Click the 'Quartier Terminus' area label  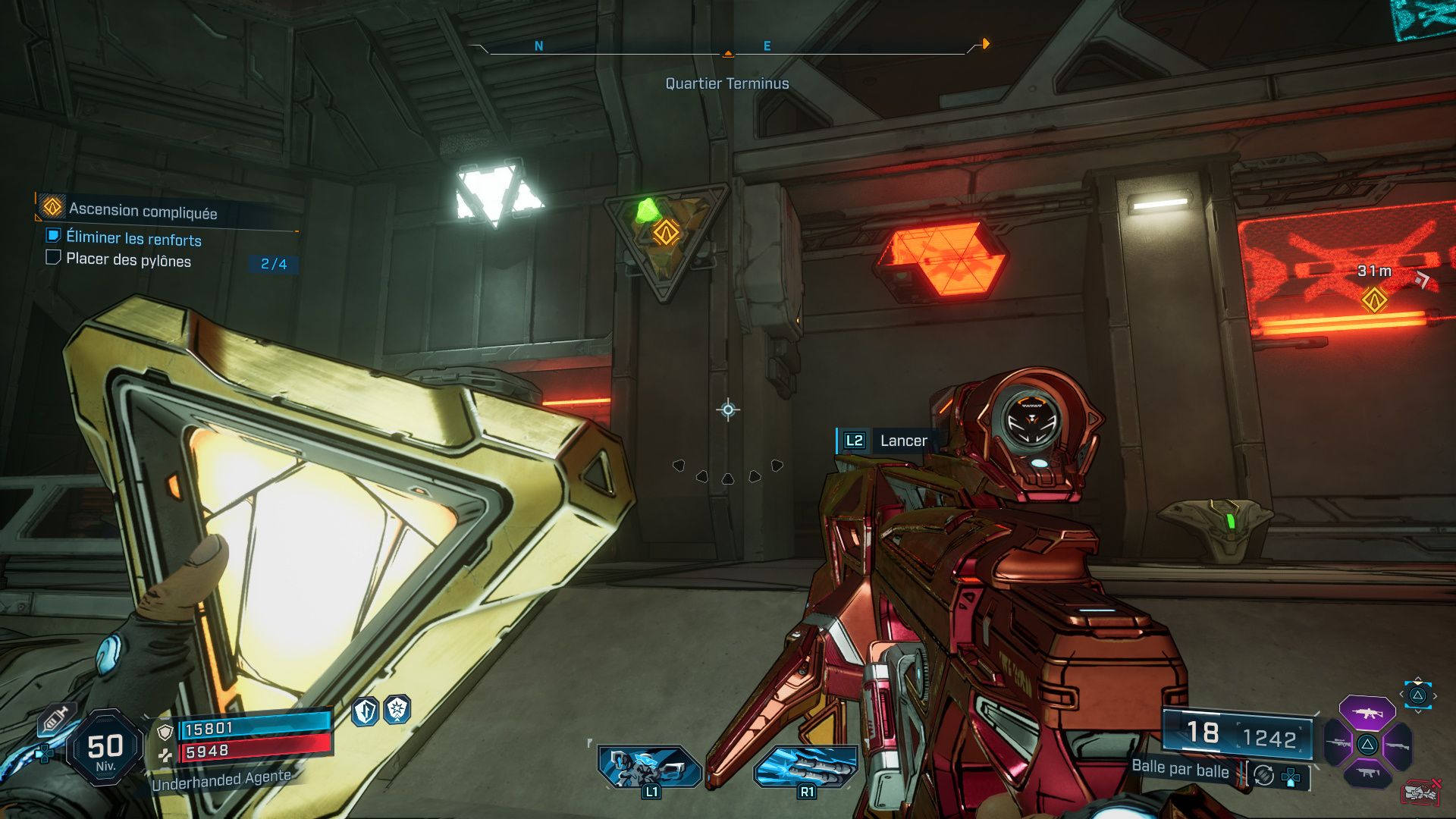pyautogui.click(x=726, y=83)
